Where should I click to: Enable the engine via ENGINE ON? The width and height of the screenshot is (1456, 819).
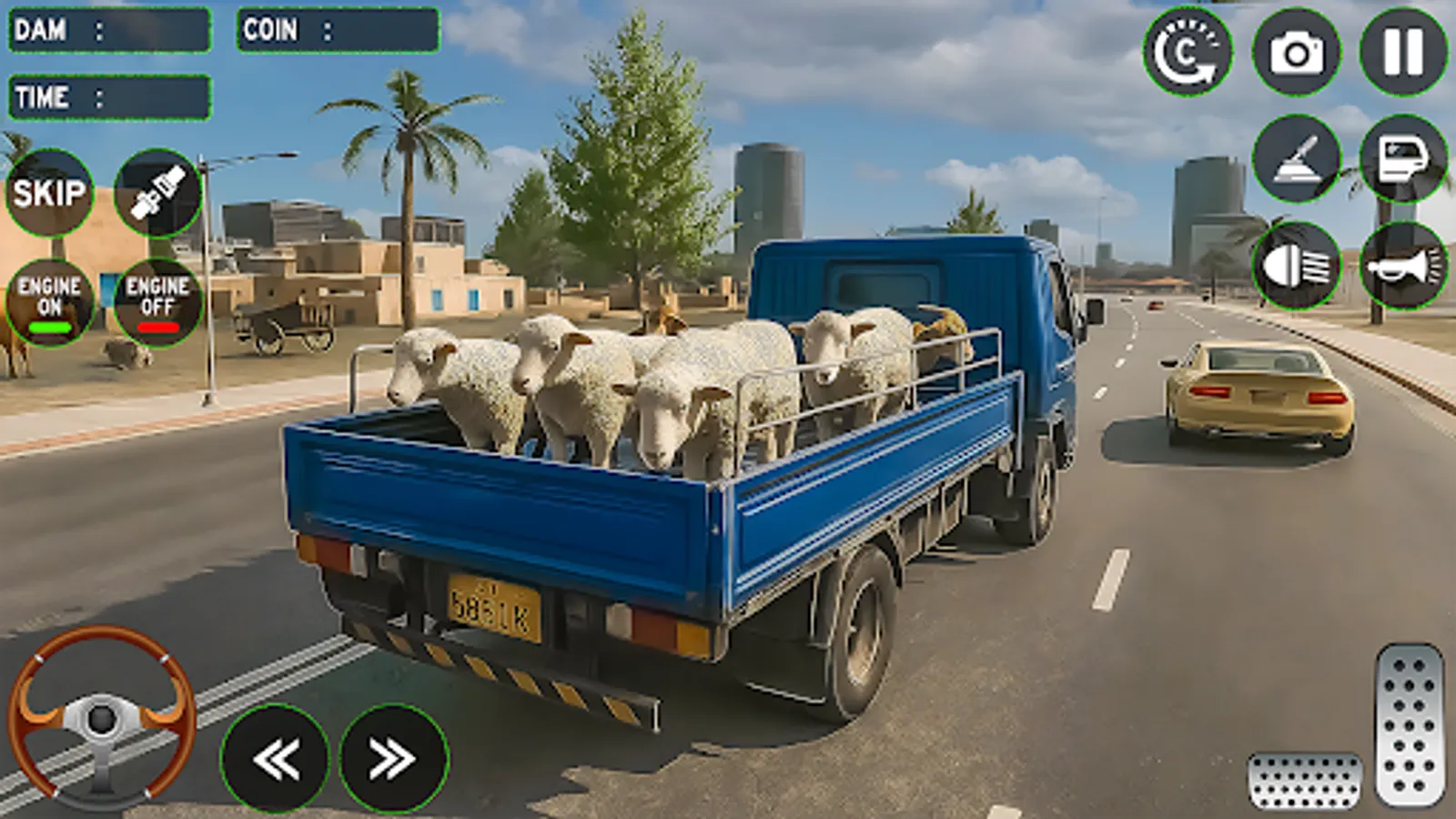[x=50, y=300]
